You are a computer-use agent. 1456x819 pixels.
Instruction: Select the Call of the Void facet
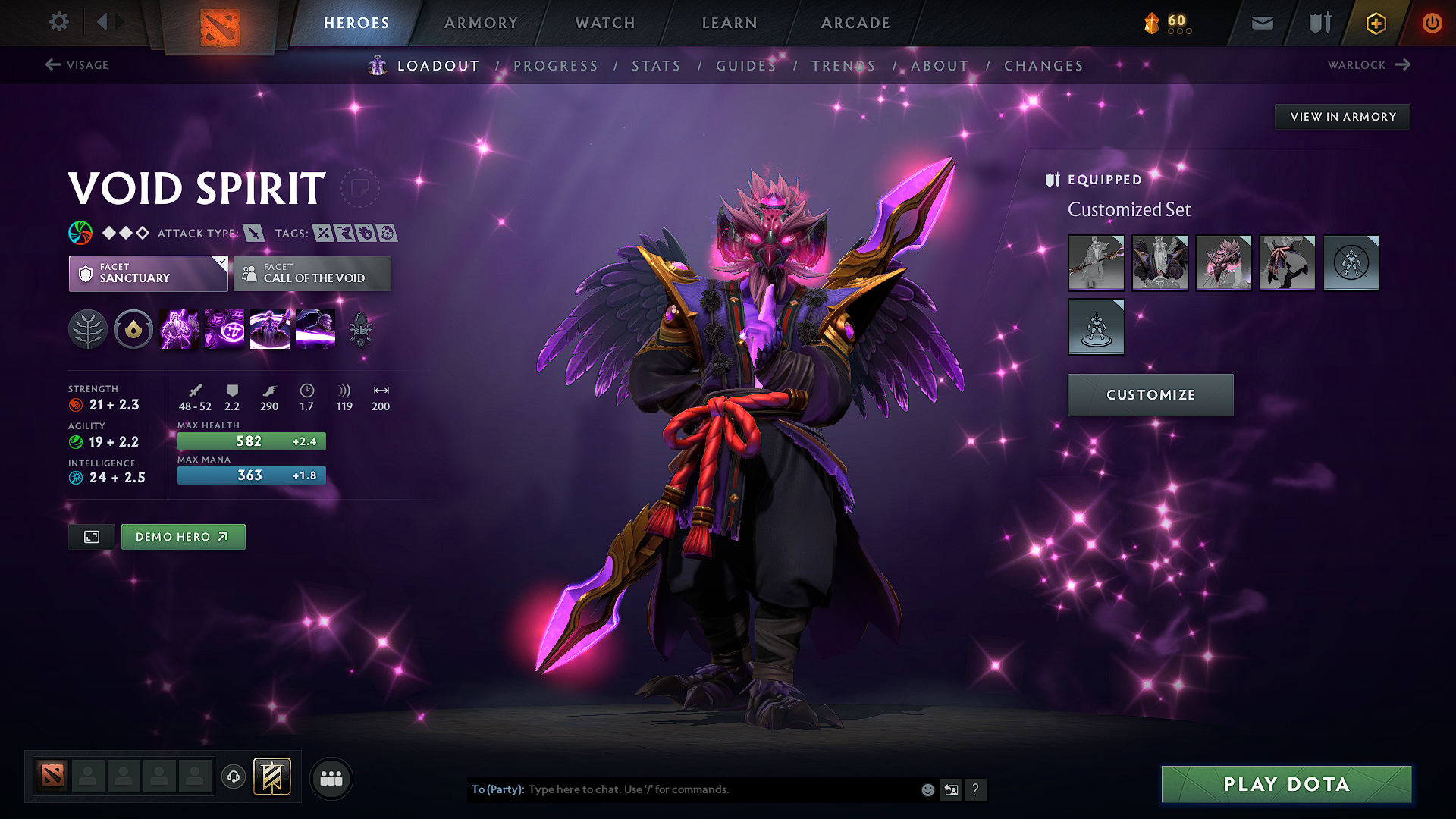tap(312, 274)
